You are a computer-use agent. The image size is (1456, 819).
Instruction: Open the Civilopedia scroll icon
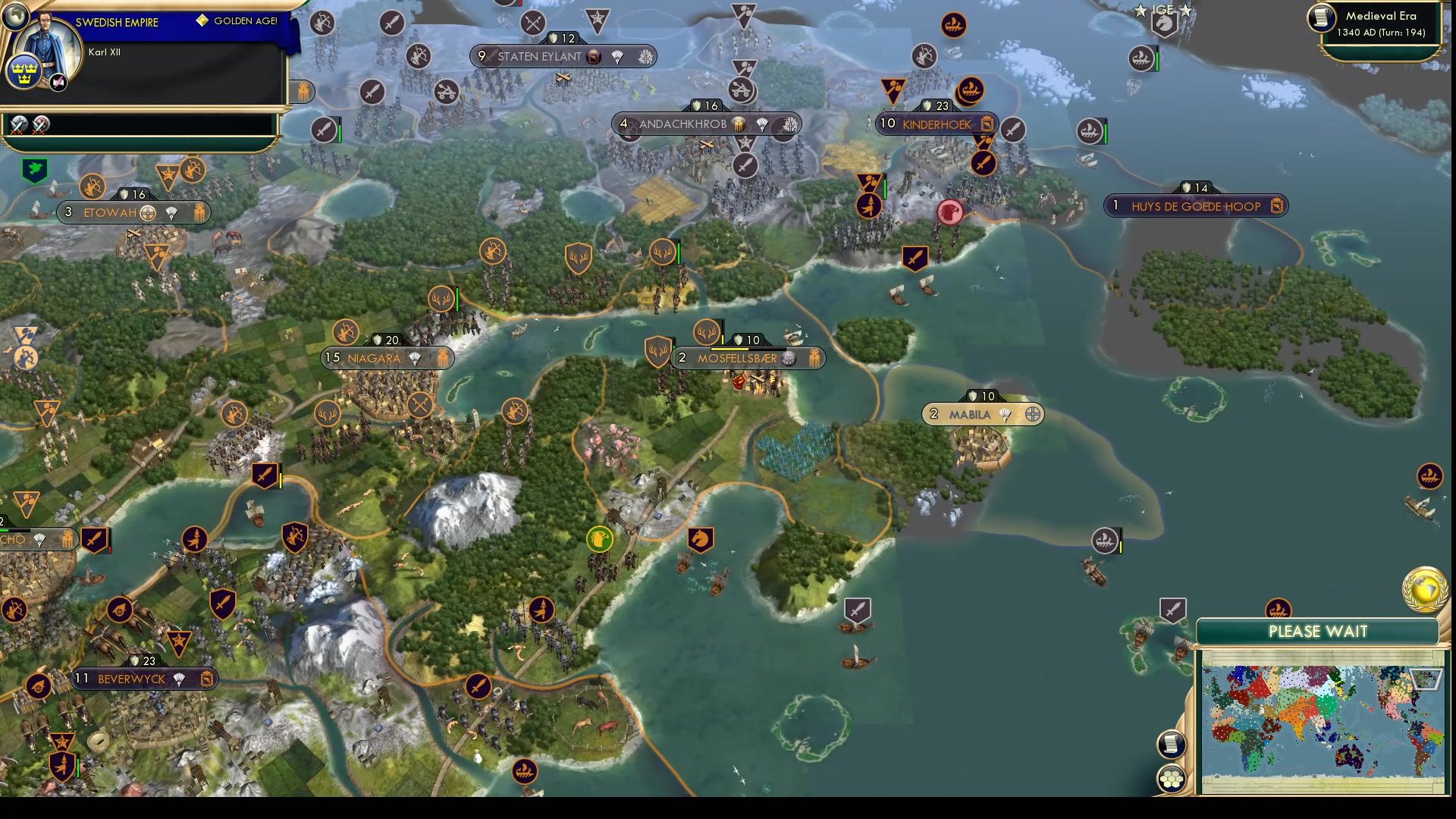click(1172, 745)
